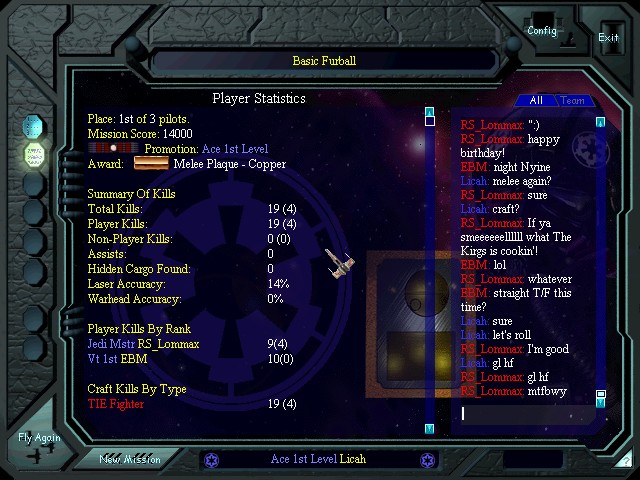Select the TIE Fighter craft kills row
The width and height of the screenshot is (640, 480).
coord(116,404)
